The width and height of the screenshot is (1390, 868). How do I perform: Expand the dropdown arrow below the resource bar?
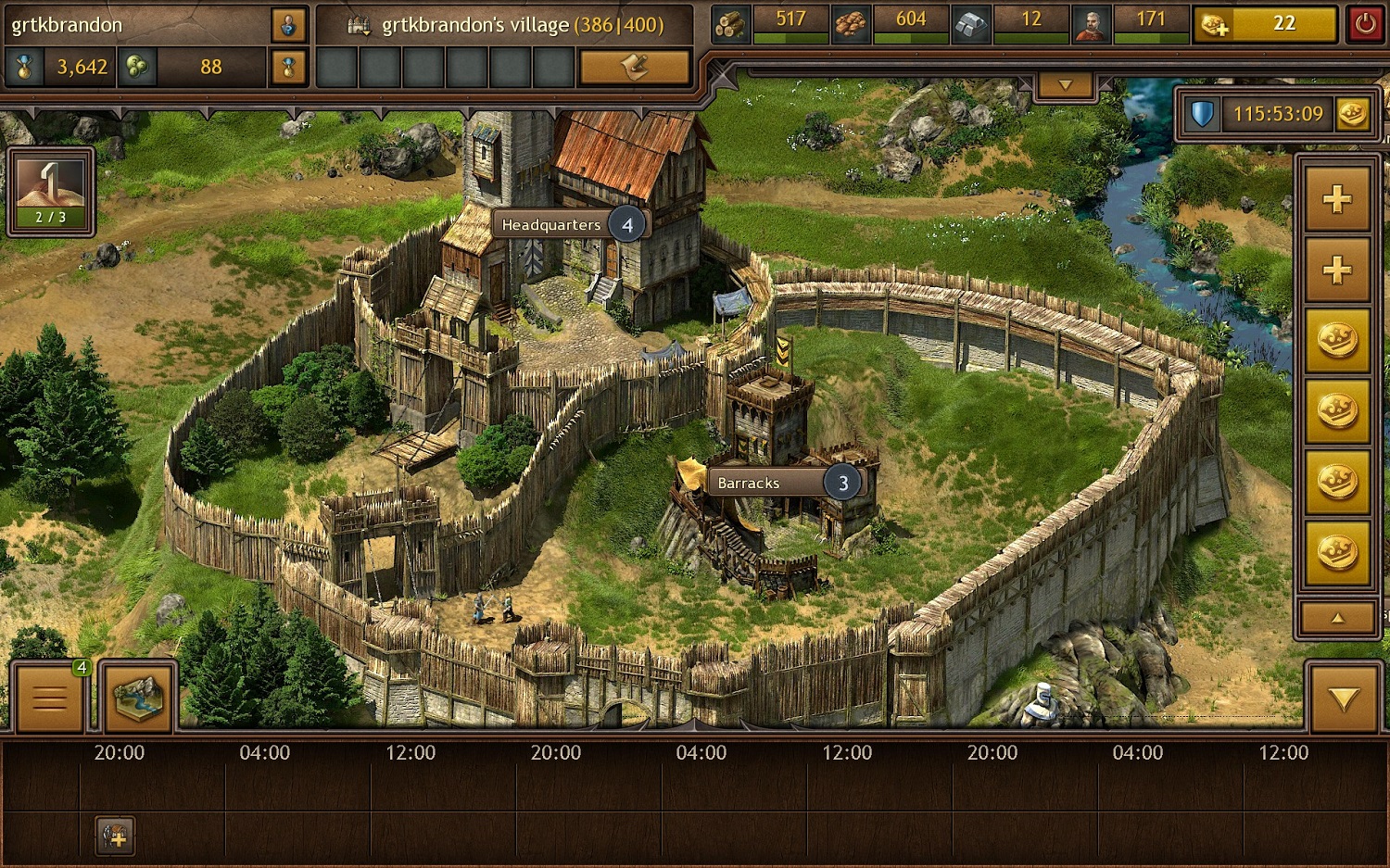point(1066,85)
